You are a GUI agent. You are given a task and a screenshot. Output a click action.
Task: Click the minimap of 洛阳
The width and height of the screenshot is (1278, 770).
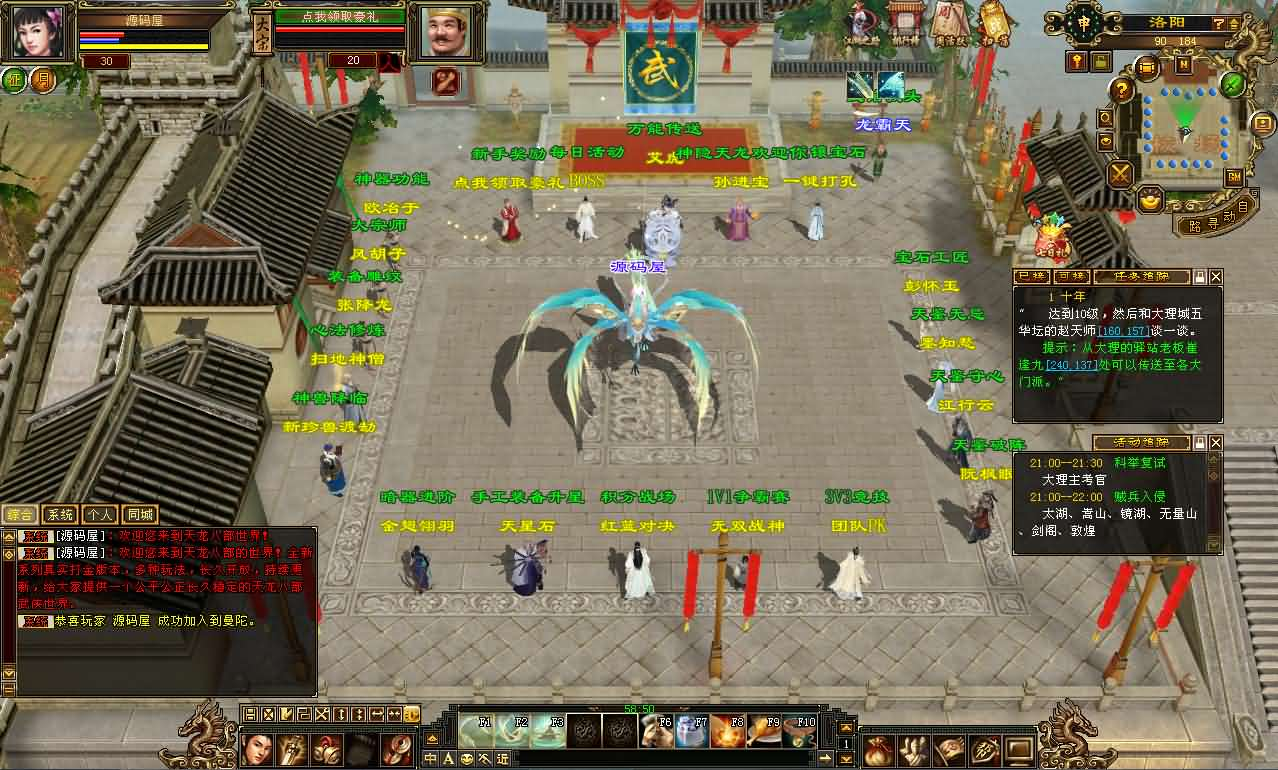pyautogui.click(x=1186, y=122)
